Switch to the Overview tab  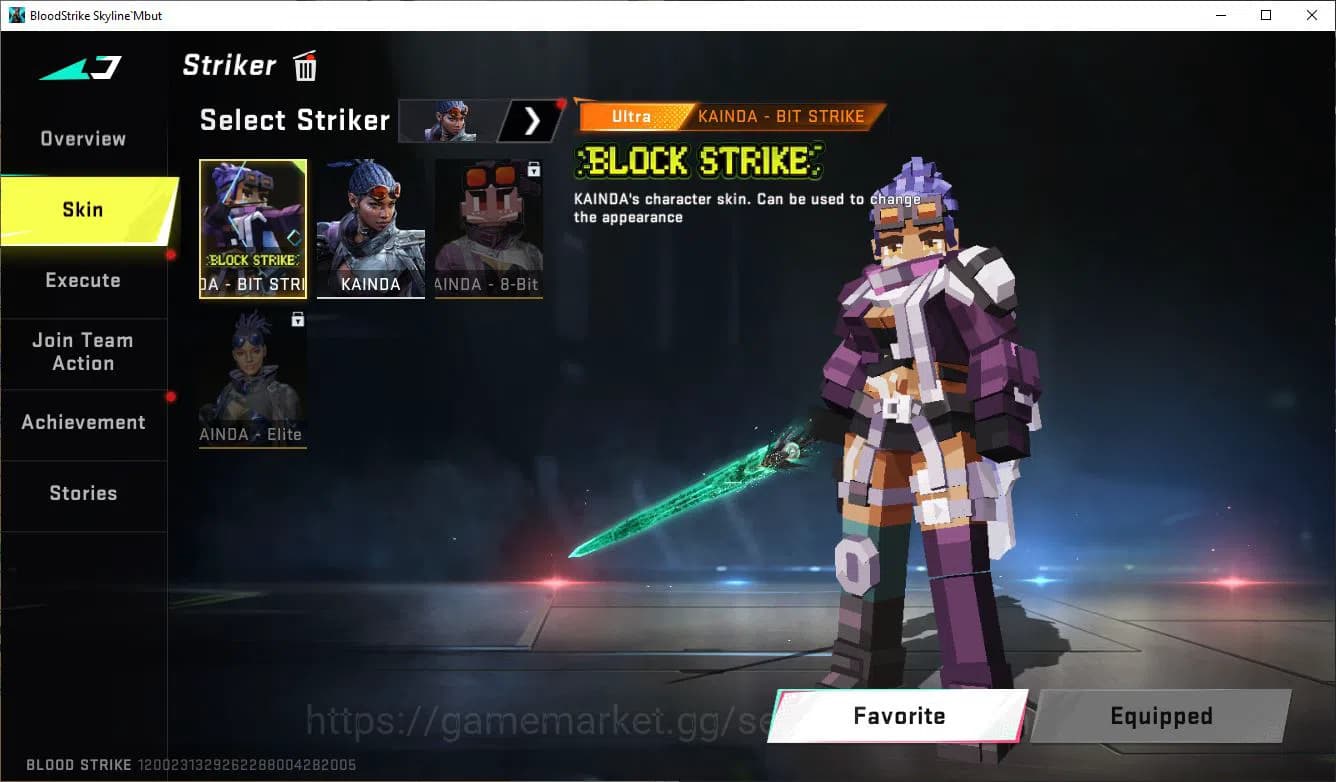pyautogui.click(x=81, y=138)
